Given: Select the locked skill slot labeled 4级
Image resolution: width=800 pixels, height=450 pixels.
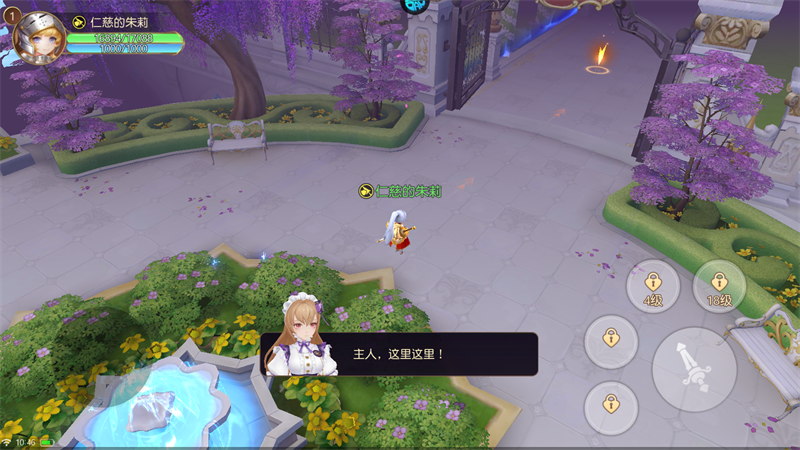Looking at the screenshot, I should click(653, 286).
